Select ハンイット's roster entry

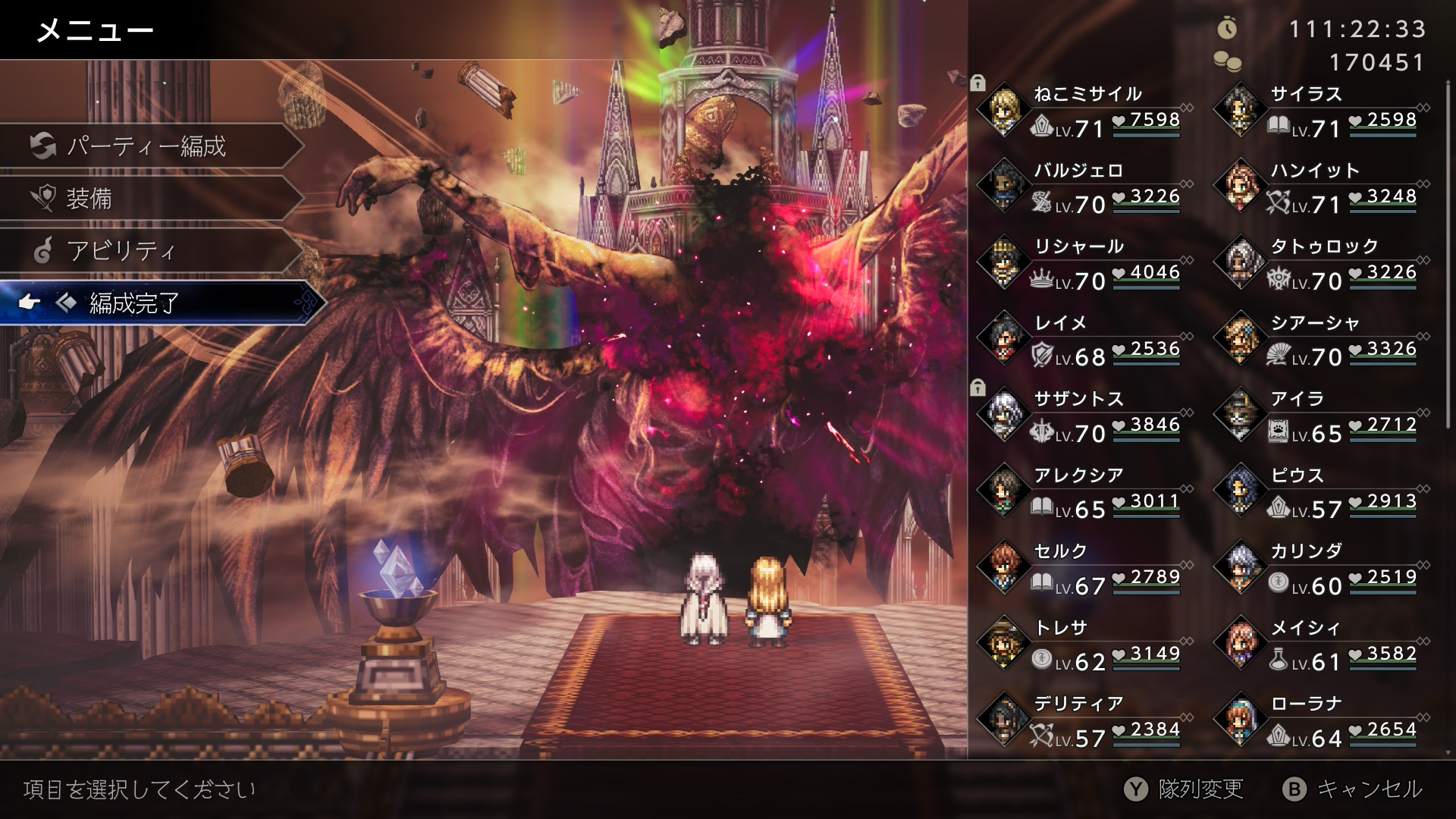click(1321, 187)
